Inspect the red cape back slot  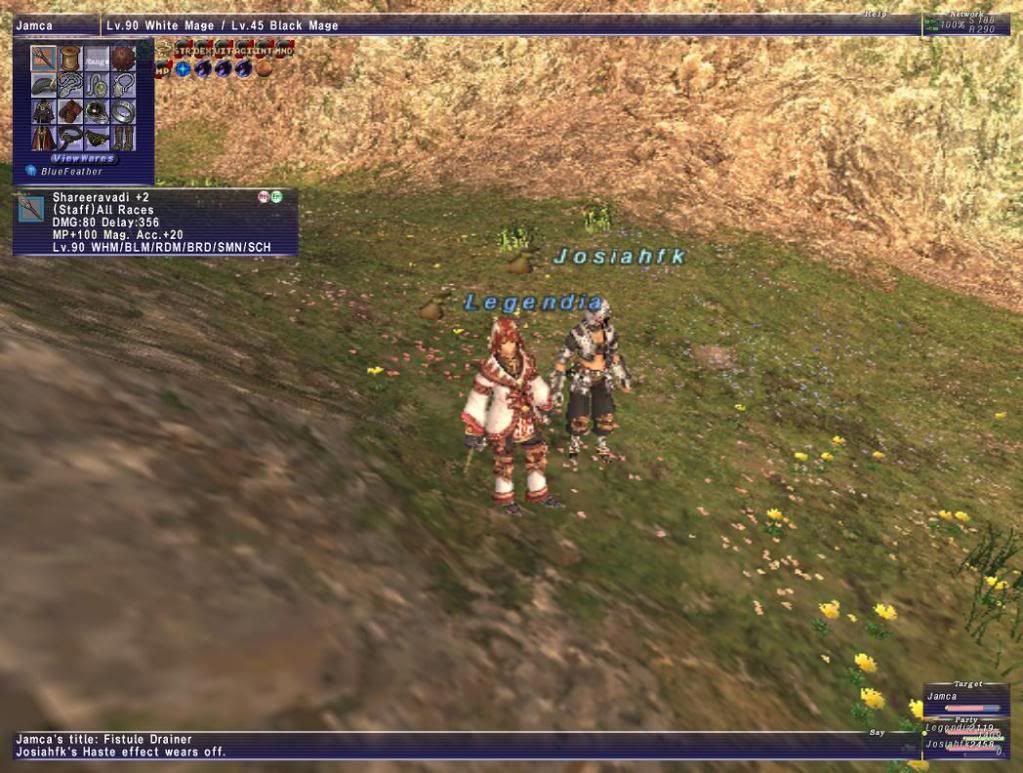(x=43, y=137)
